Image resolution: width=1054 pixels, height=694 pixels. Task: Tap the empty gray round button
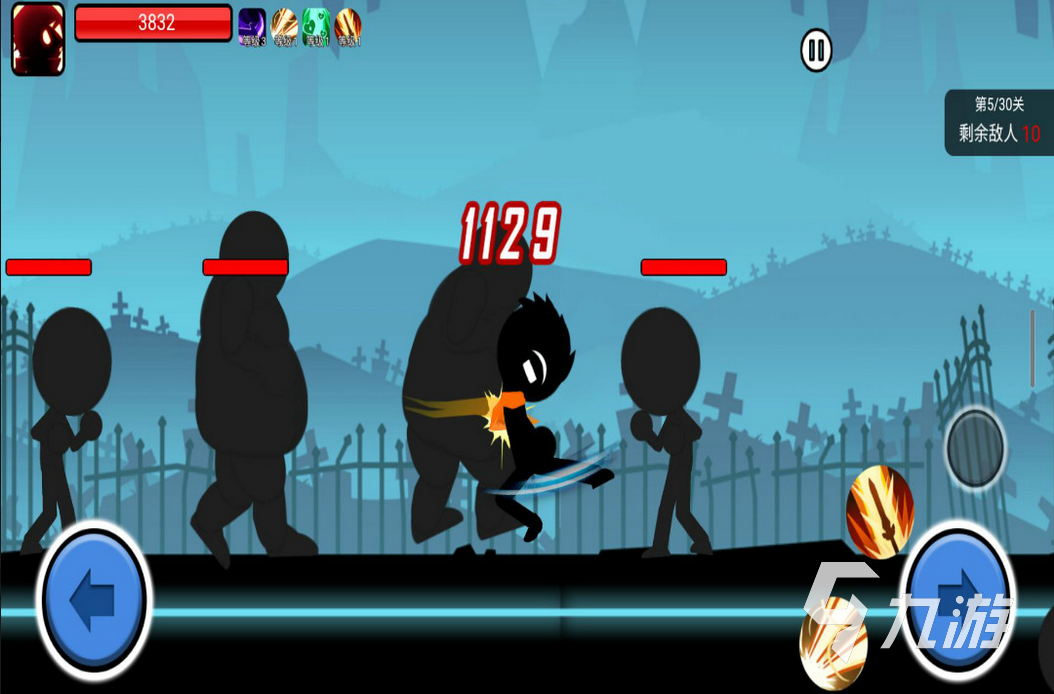pos(975,447)
